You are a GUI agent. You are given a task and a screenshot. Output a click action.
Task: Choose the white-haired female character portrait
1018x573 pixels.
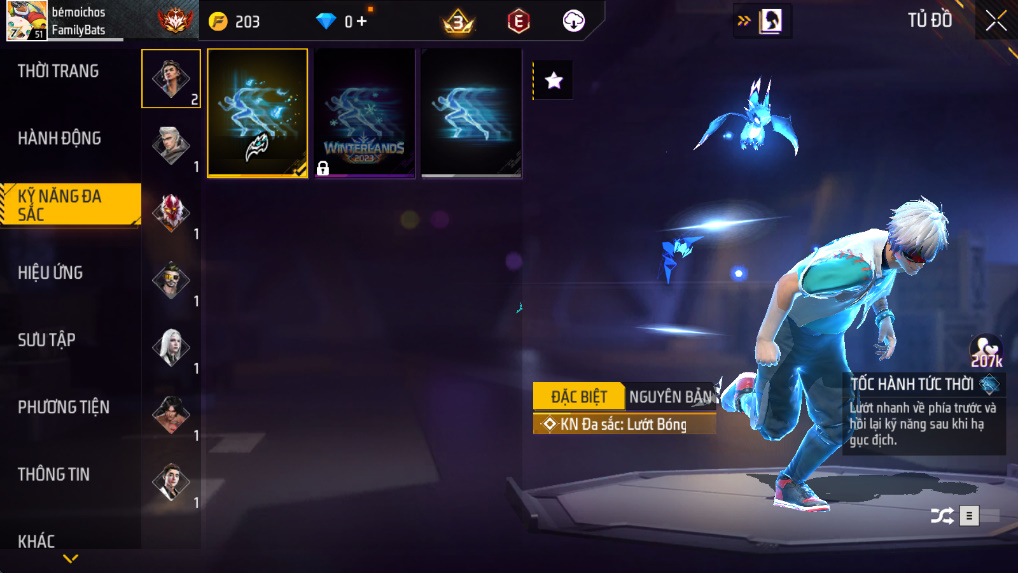pyautogui.click(x=171, y=346)
